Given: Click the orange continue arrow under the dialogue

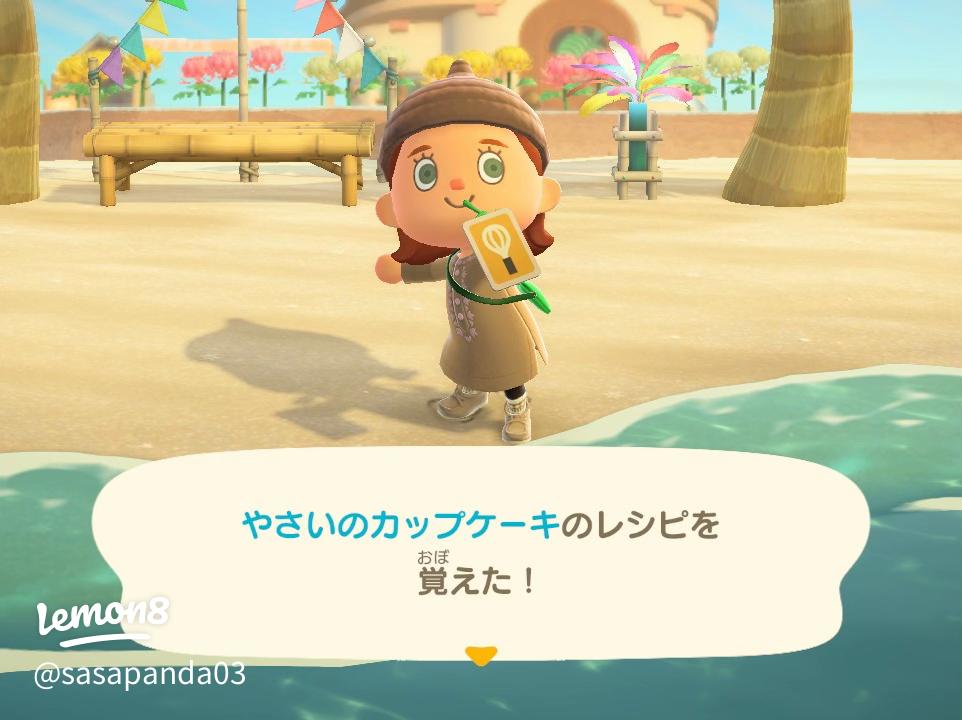Looking at the screenshot, I should click(x=481, y=656).
